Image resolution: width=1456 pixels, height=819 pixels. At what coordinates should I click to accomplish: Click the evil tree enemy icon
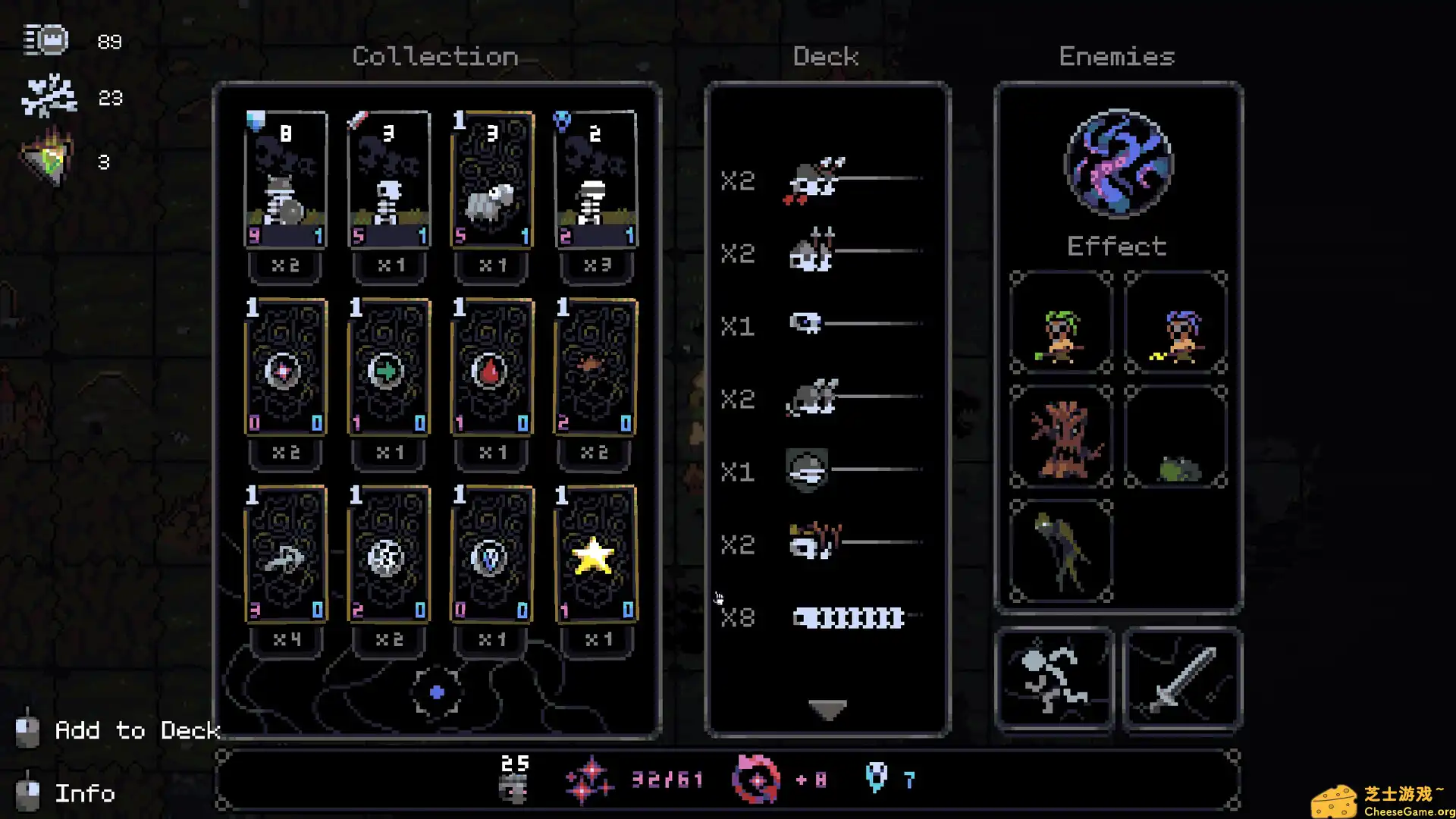click(1059, 438)
